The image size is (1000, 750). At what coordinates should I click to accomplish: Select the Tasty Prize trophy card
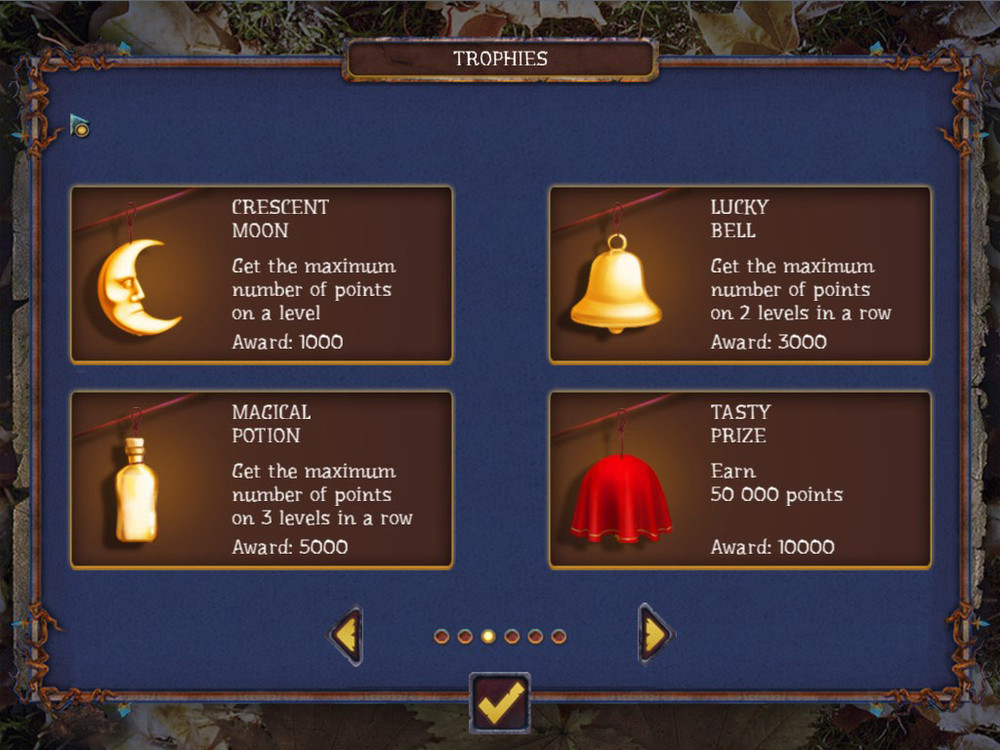pos(740,480)
